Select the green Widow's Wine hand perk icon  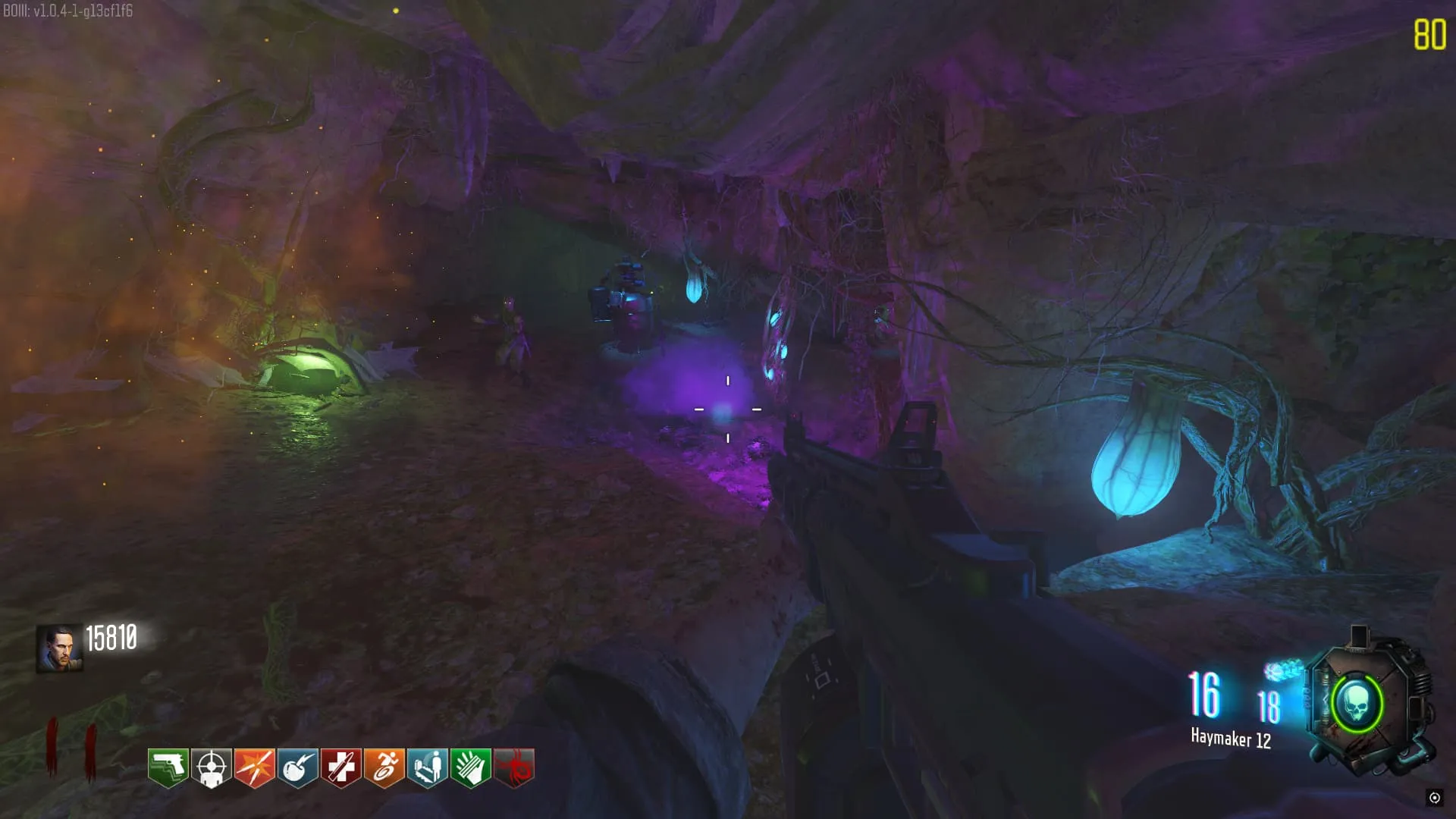[470, 767]
